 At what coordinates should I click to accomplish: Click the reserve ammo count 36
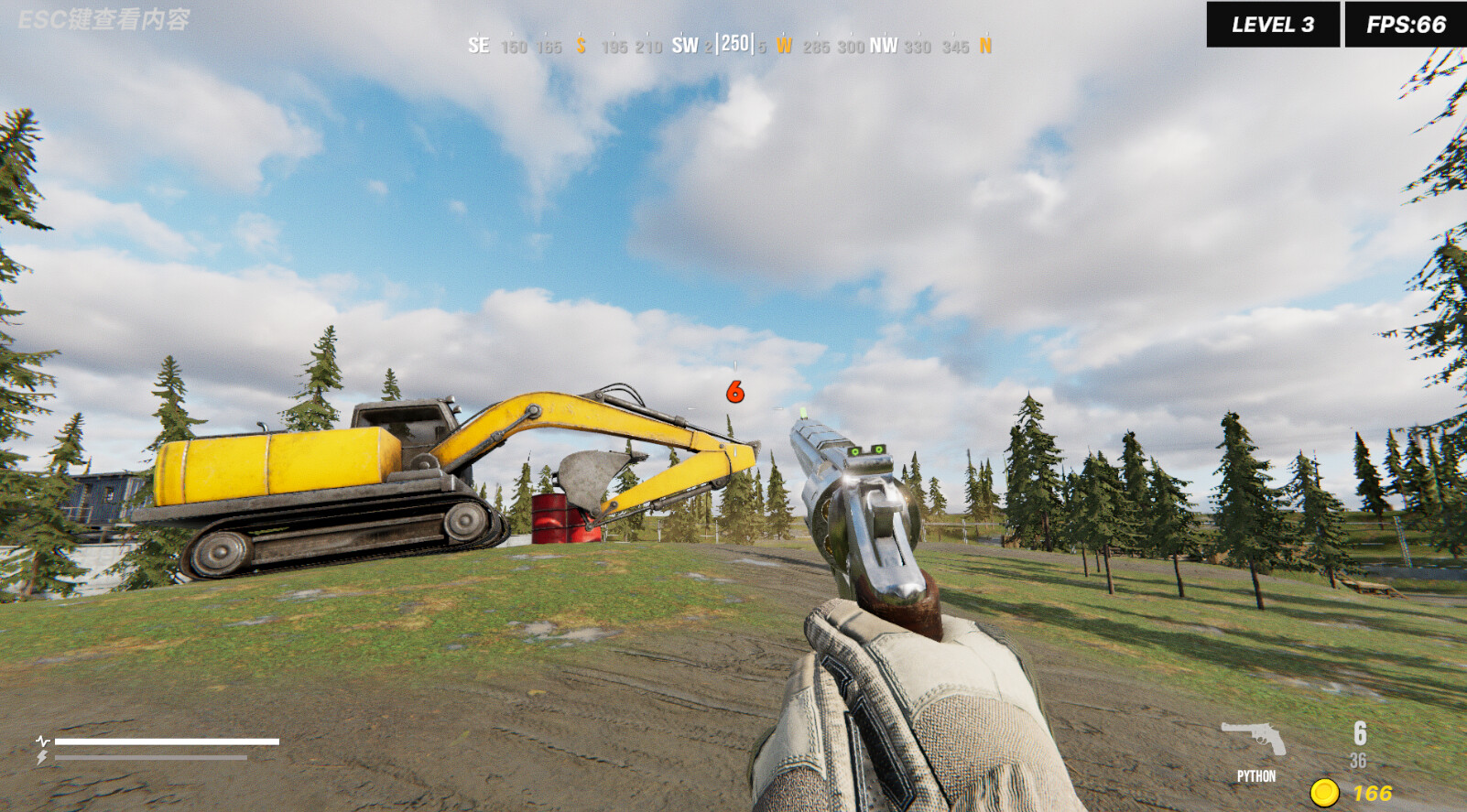point(1358,758)
